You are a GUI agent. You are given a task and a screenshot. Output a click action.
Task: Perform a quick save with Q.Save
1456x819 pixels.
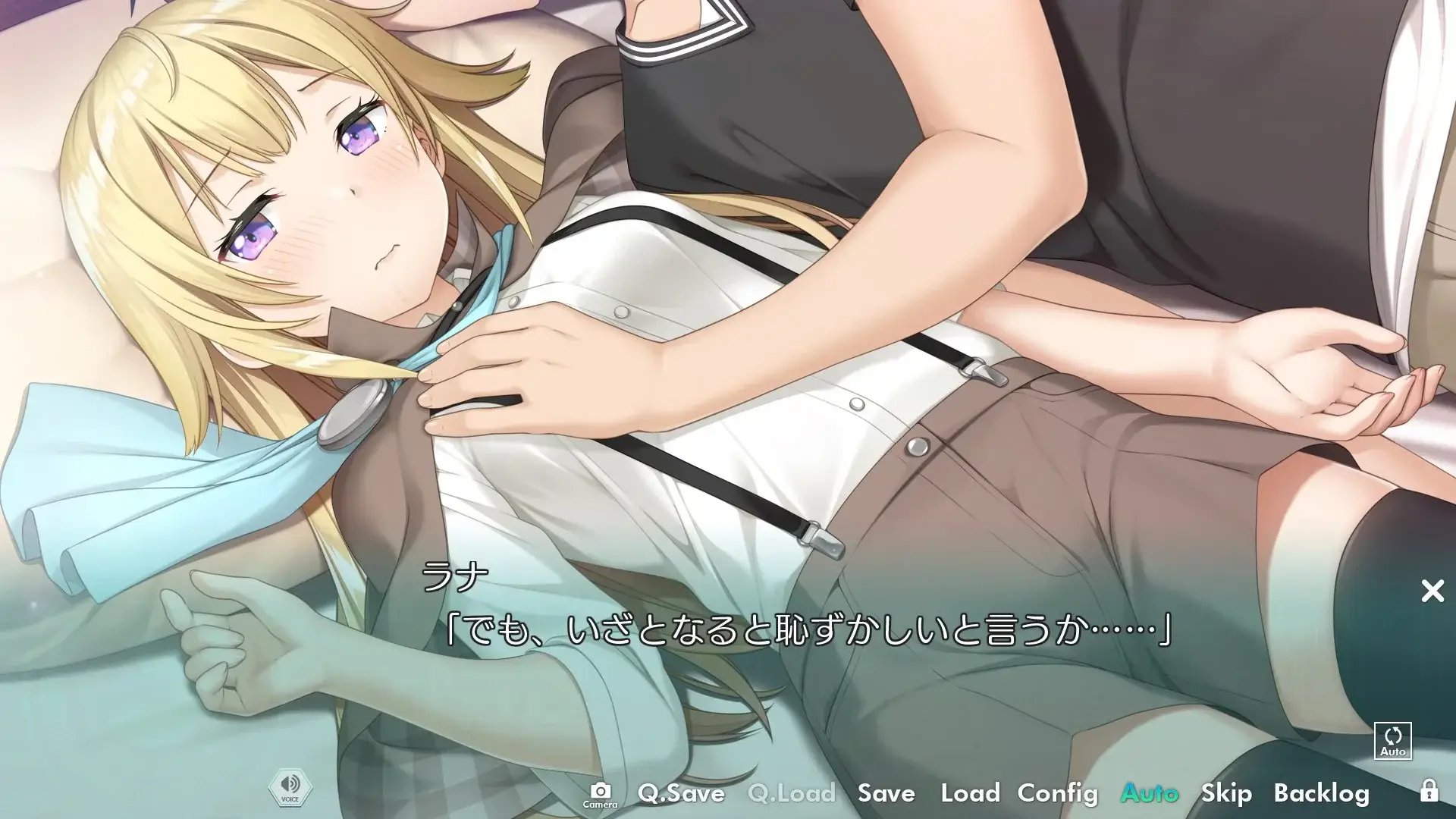[x=680, y=793]
